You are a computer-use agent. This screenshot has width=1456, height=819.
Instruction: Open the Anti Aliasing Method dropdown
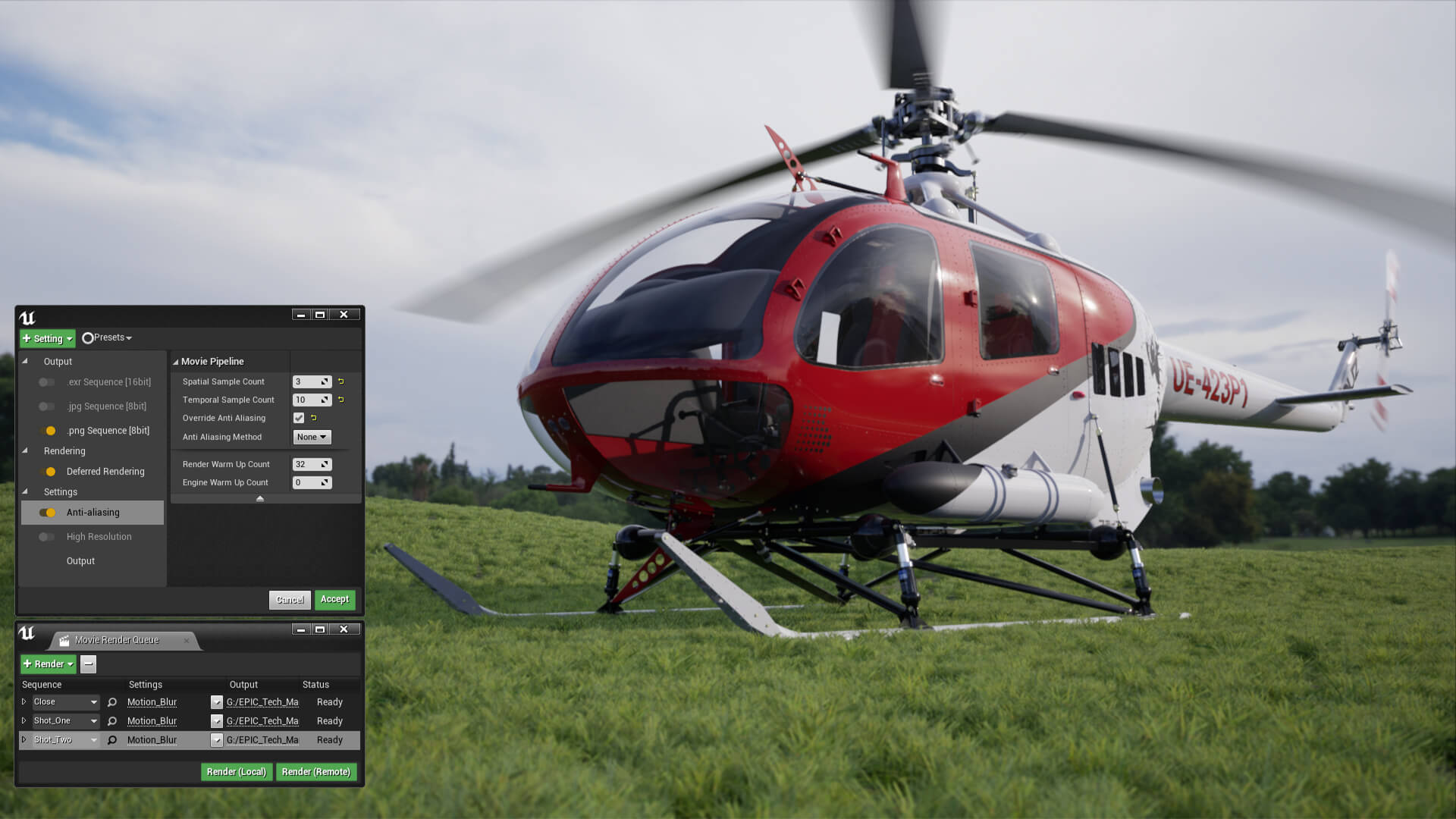pyautogui.click(x=312, y=437)
